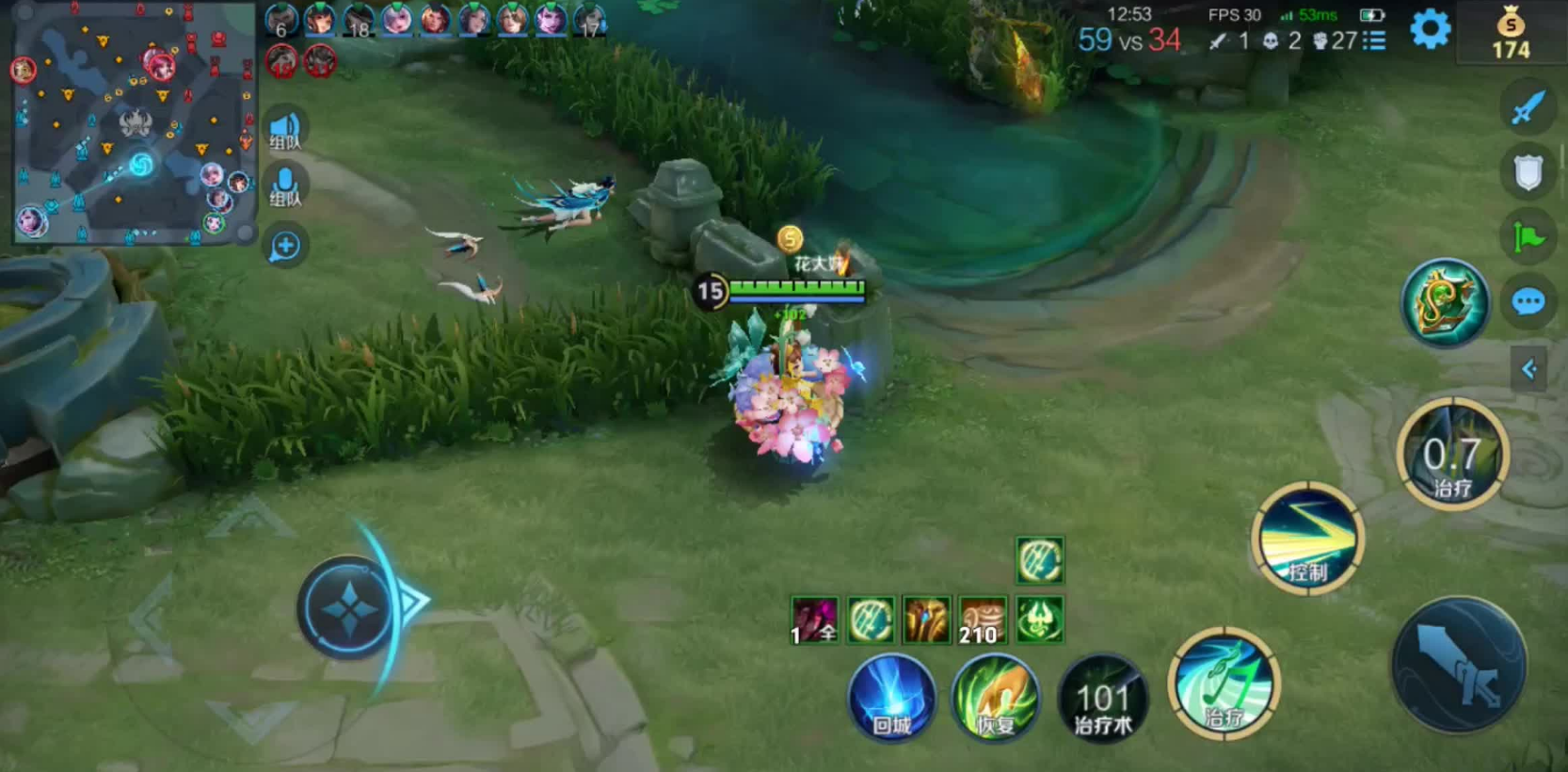Cast the 控制 lightning skill
This screenshot has height=772, width=1568.
coord(1307,539)
